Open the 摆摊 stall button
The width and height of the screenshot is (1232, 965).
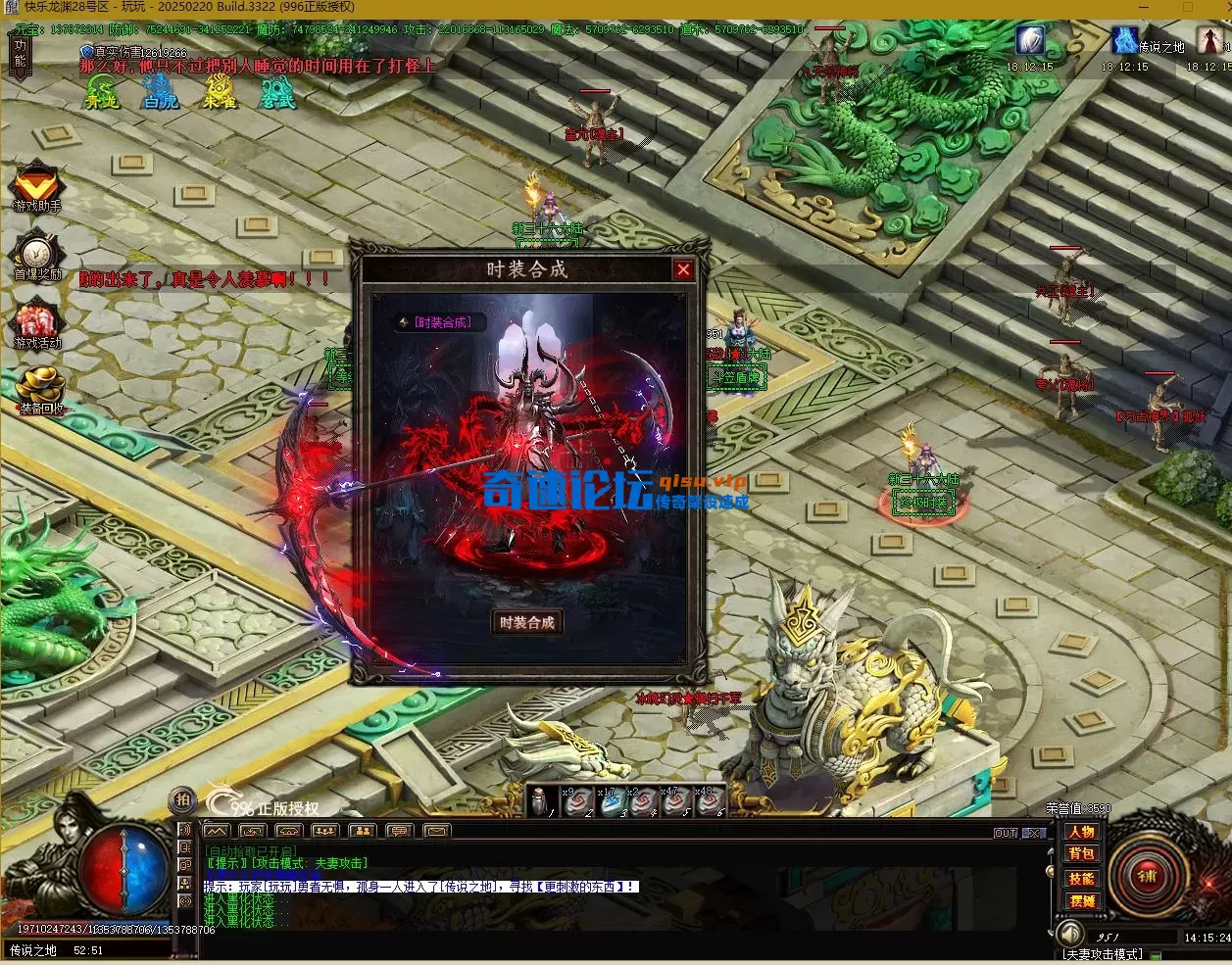[1082, 900]
